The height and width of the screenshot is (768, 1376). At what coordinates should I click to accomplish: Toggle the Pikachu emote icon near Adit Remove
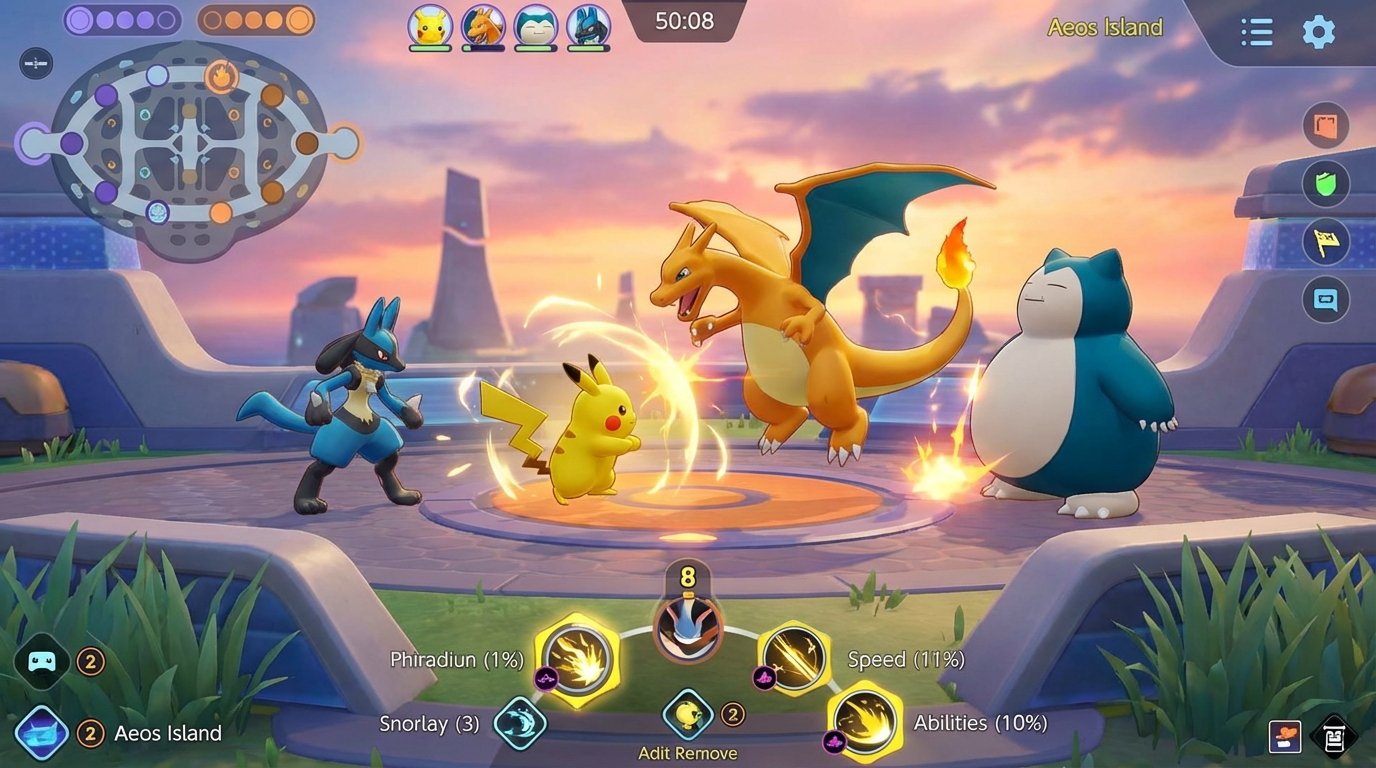point(687,712)
